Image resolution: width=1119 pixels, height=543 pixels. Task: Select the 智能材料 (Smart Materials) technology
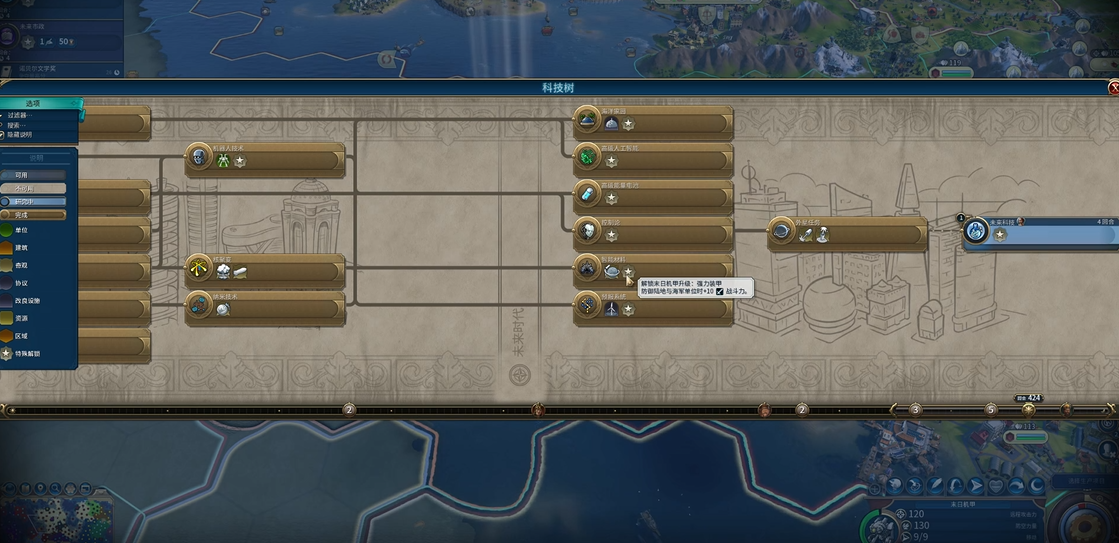[654, 270]
